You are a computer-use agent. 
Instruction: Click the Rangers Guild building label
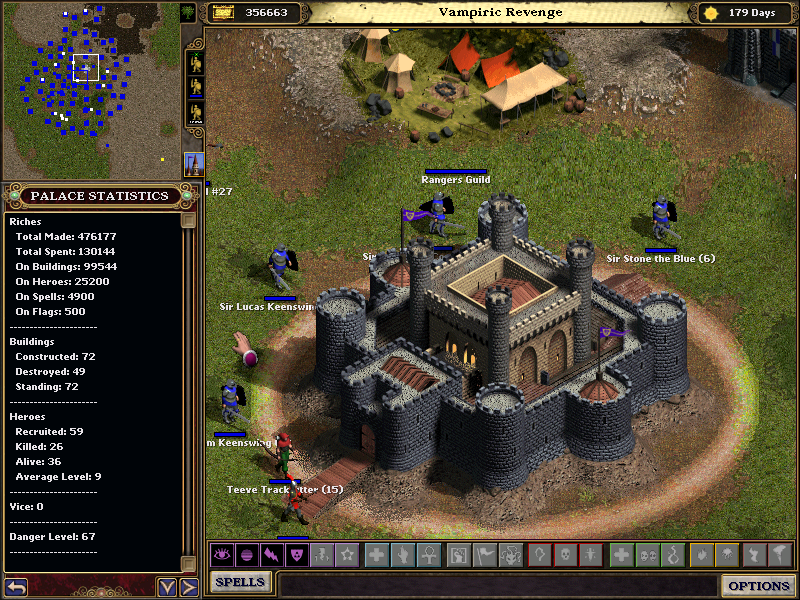click(x=456, y=180)
